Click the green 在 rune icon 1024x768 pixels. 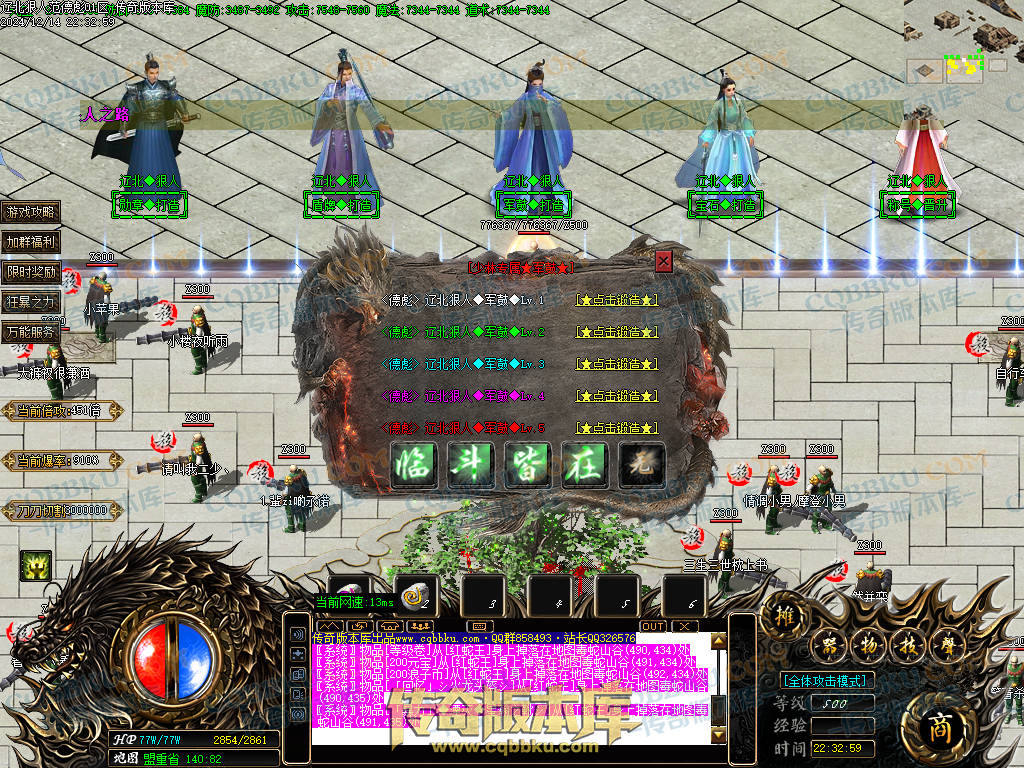[x=585, y=465]
